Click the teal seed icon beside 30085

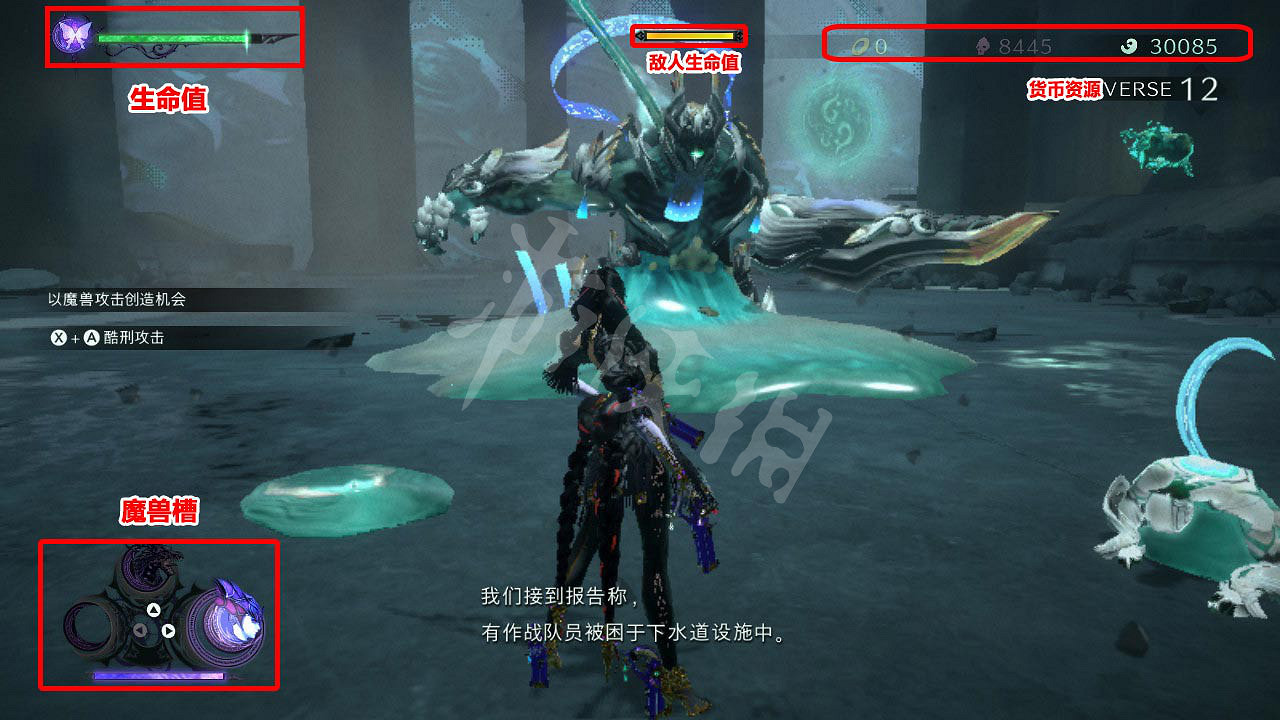coord(1128,44)
